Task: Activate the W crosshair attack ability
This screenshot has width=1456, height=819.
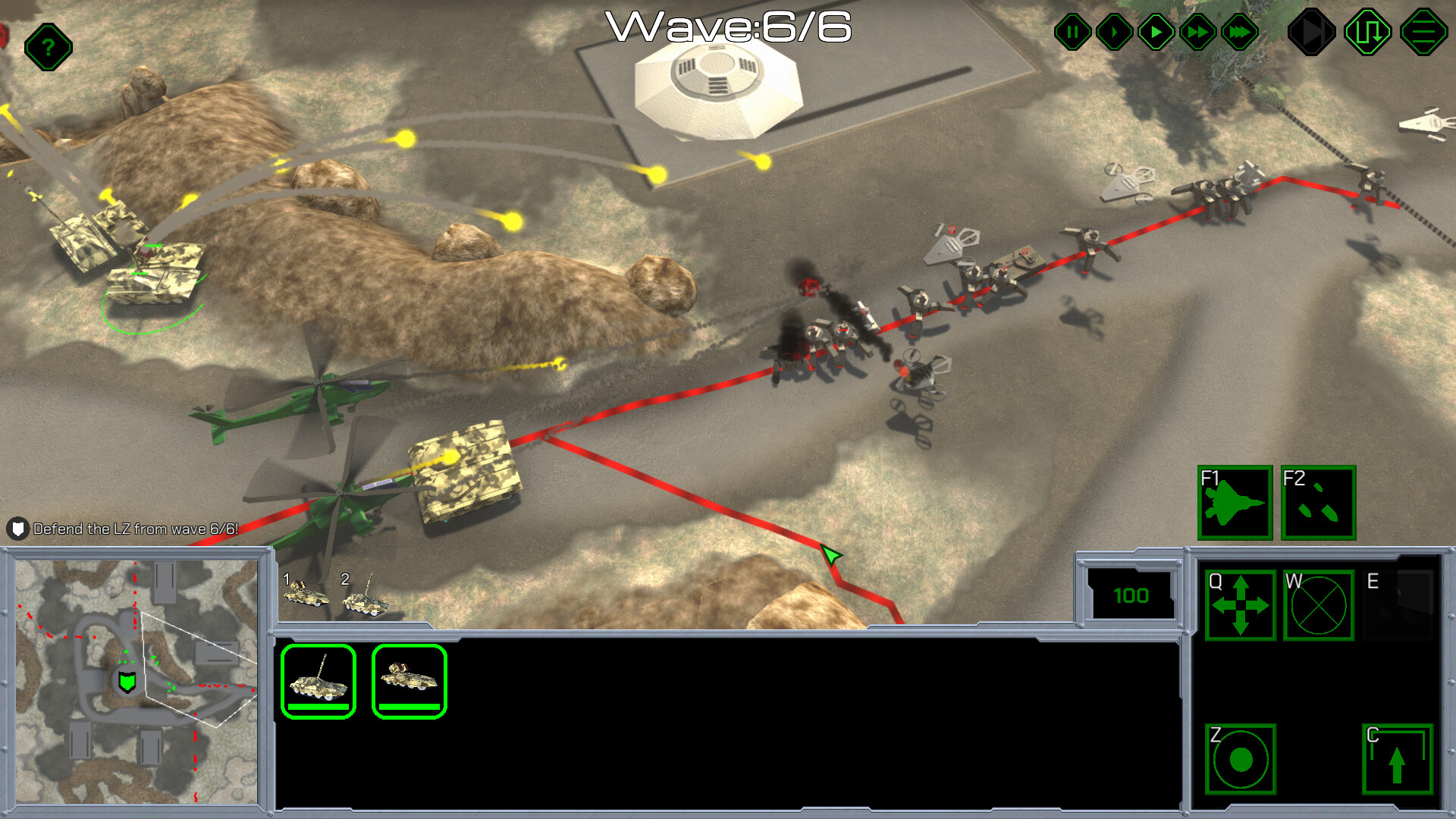Action: (1319, 606)
